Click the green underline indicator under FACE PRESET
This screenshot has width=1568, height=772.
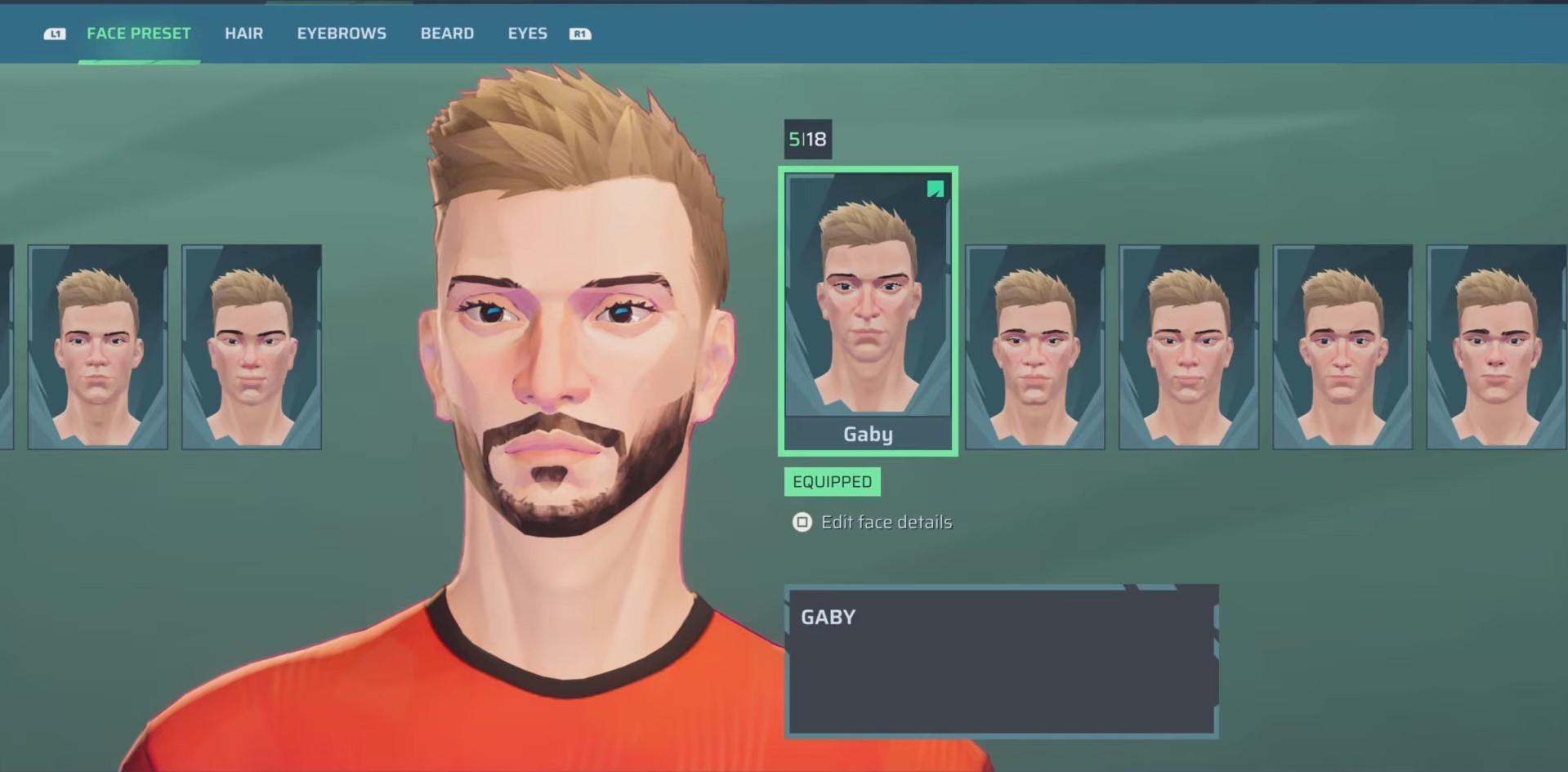(x=138, y=63)
